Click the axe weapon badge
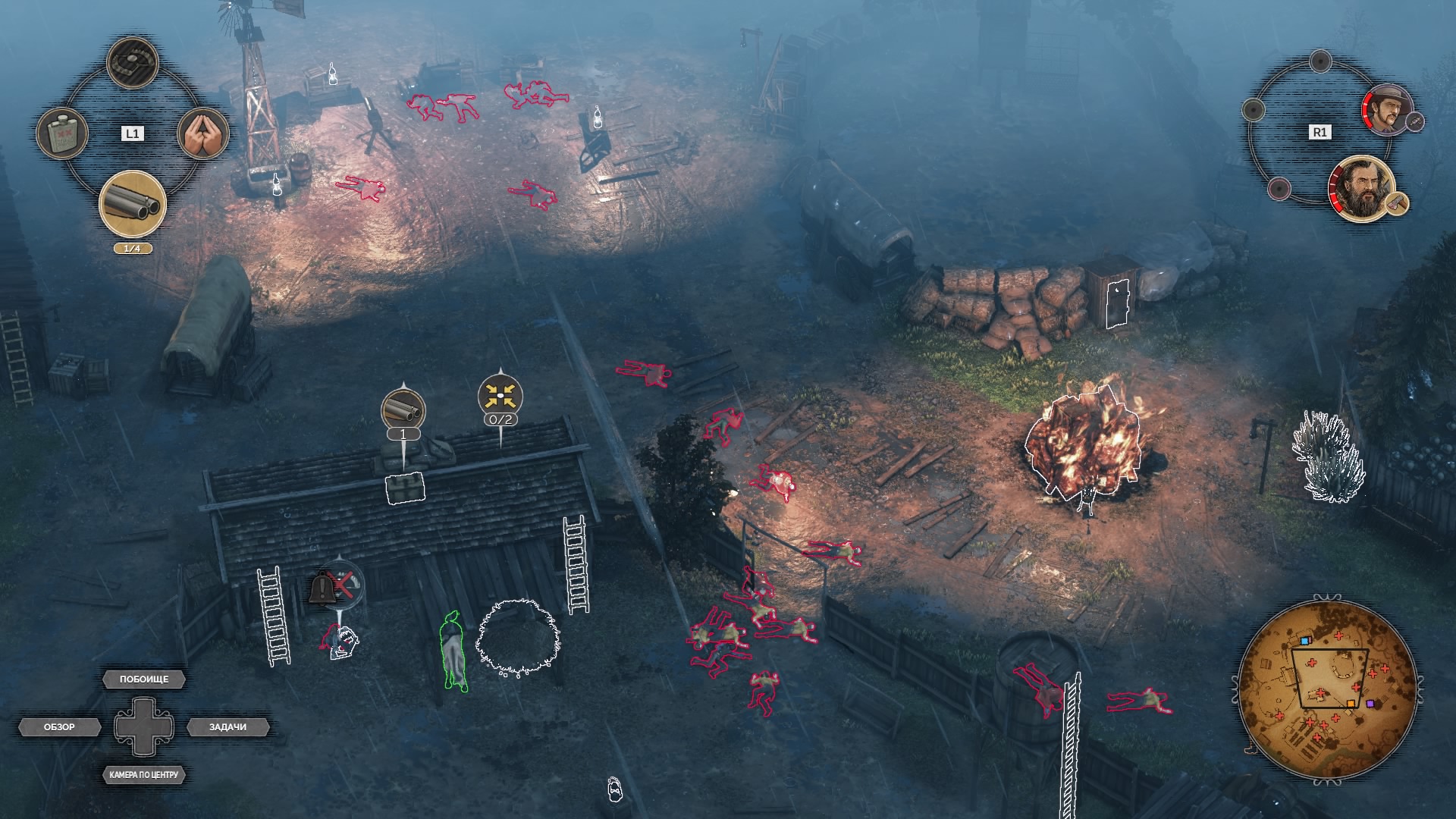This screenshot has height=819, width=1456. tap(1396, 203)
